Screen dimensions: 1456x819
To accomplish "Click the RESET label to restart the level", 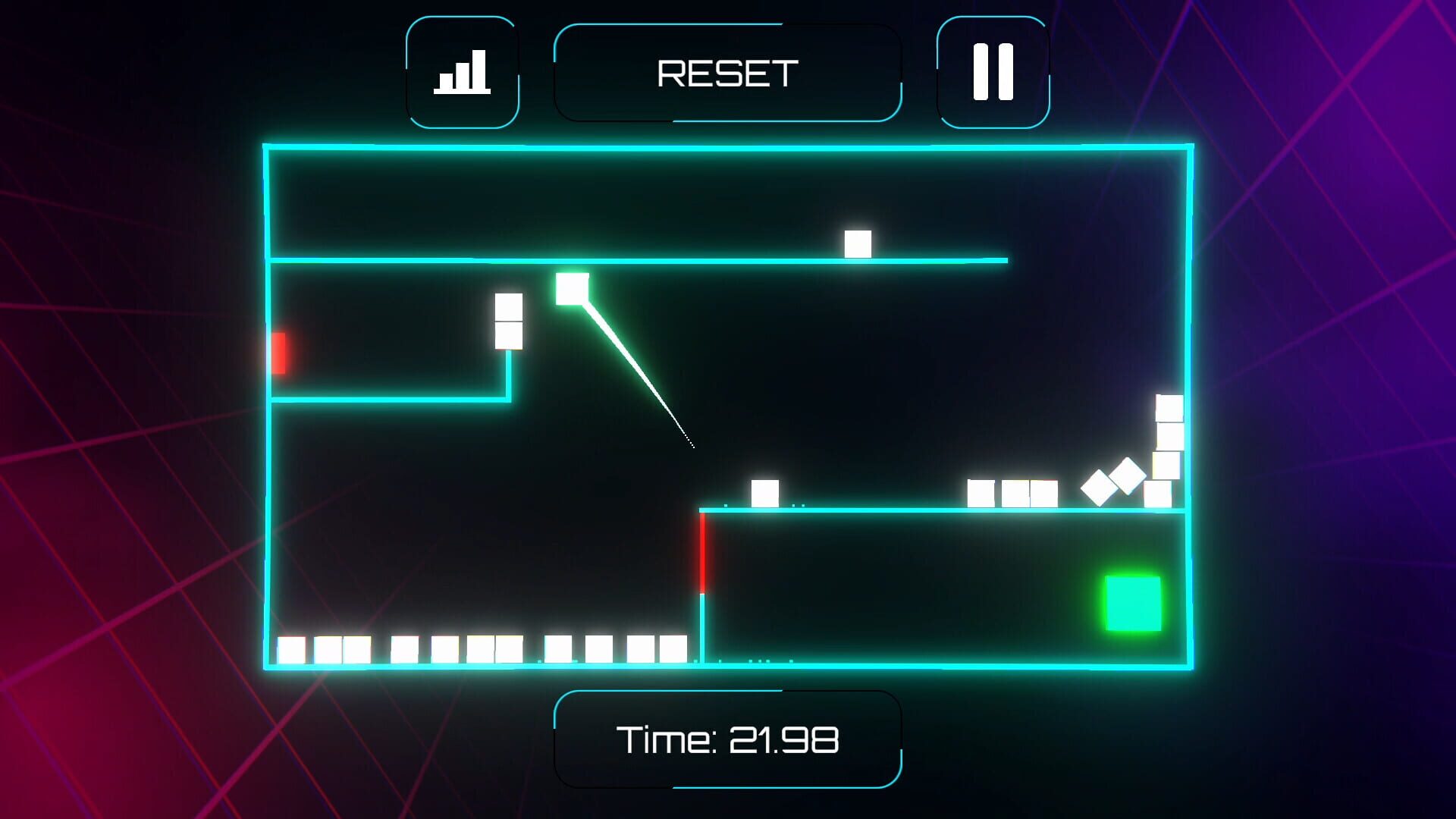I will [x=727, y=72].
